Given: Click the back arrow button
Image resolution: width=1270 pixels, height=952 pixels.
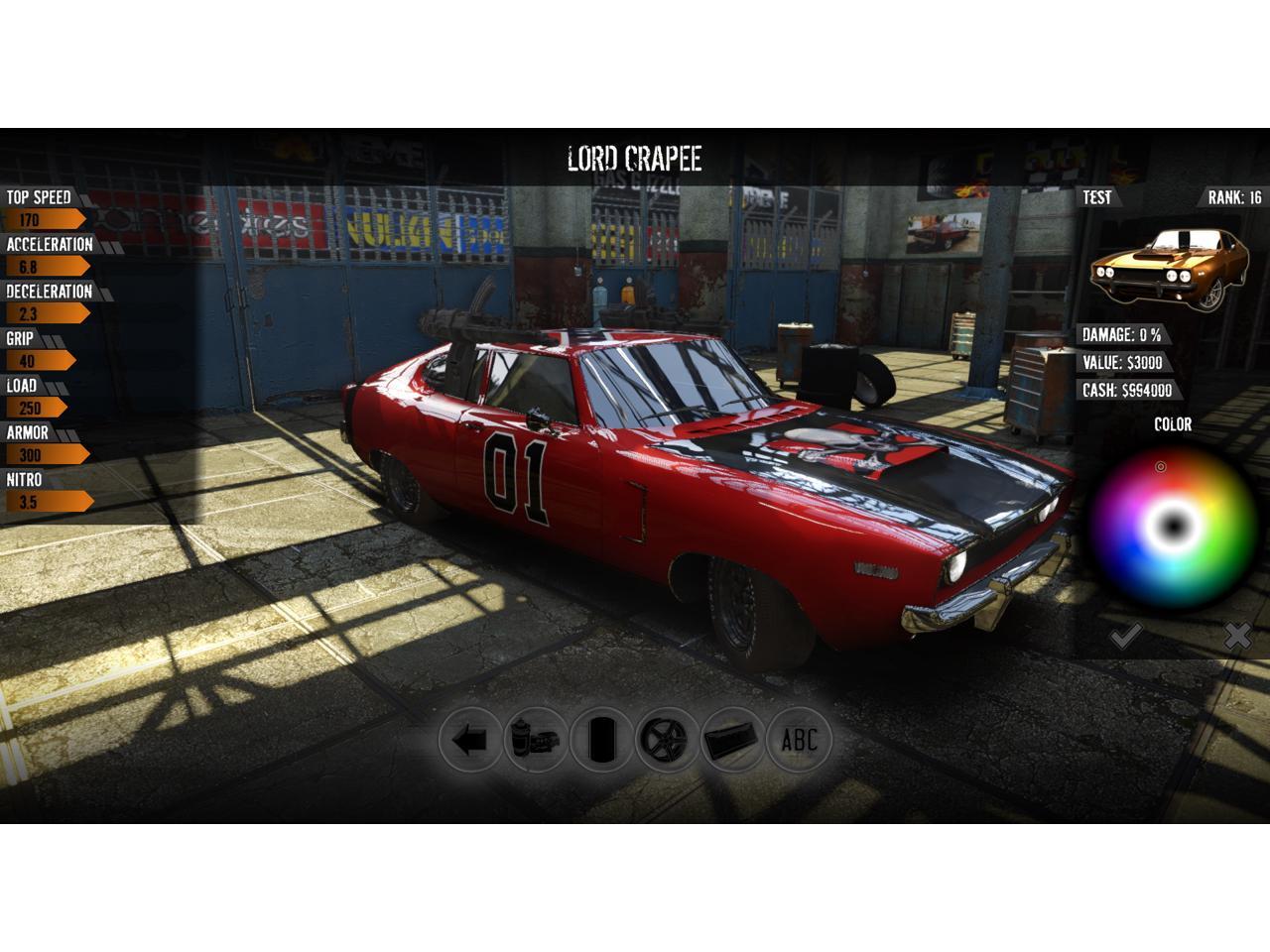Looking at the screenshot, I should tap(469, 740).
